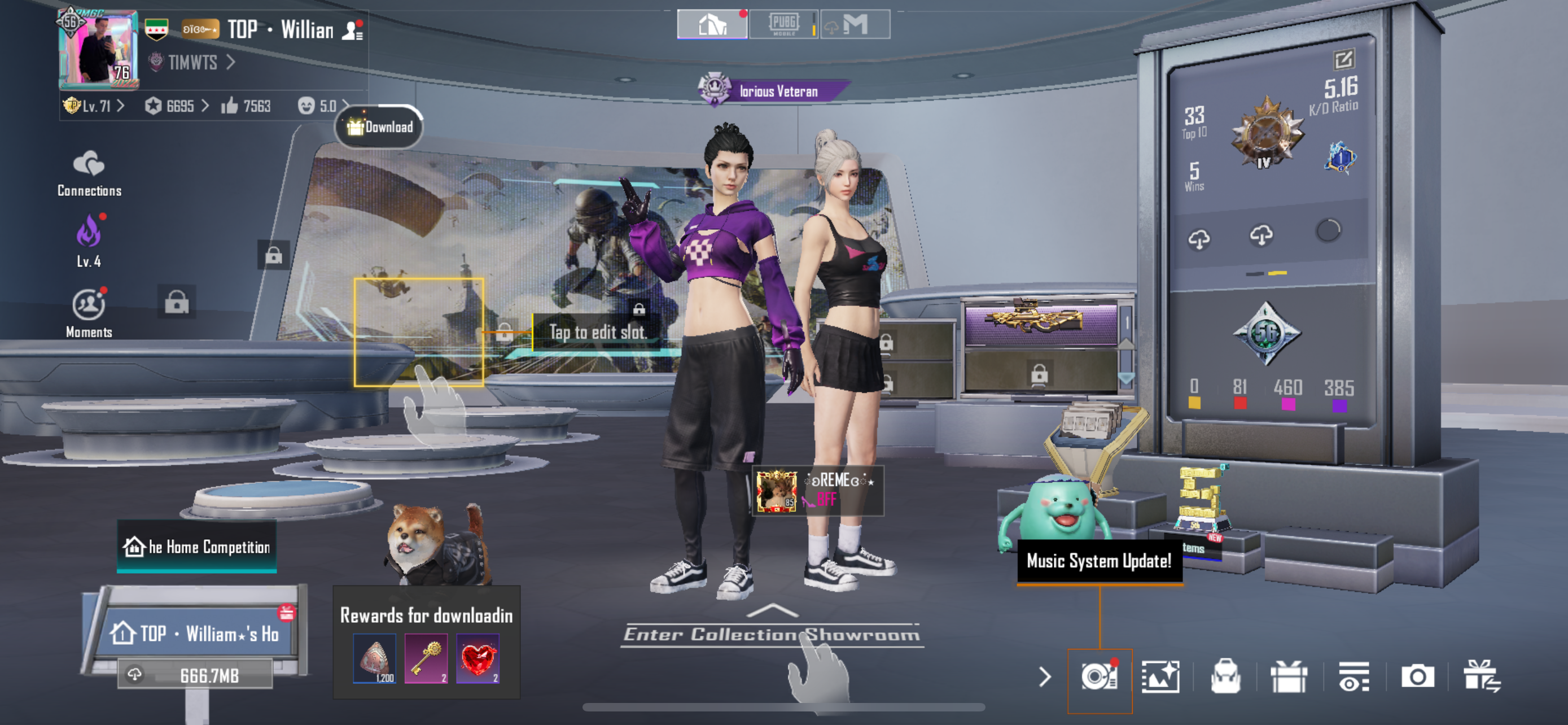Open the camera screenshot tool
Image resolution: width=1568 pixels, height=725 pixels.
click(x=1417, y=677)
